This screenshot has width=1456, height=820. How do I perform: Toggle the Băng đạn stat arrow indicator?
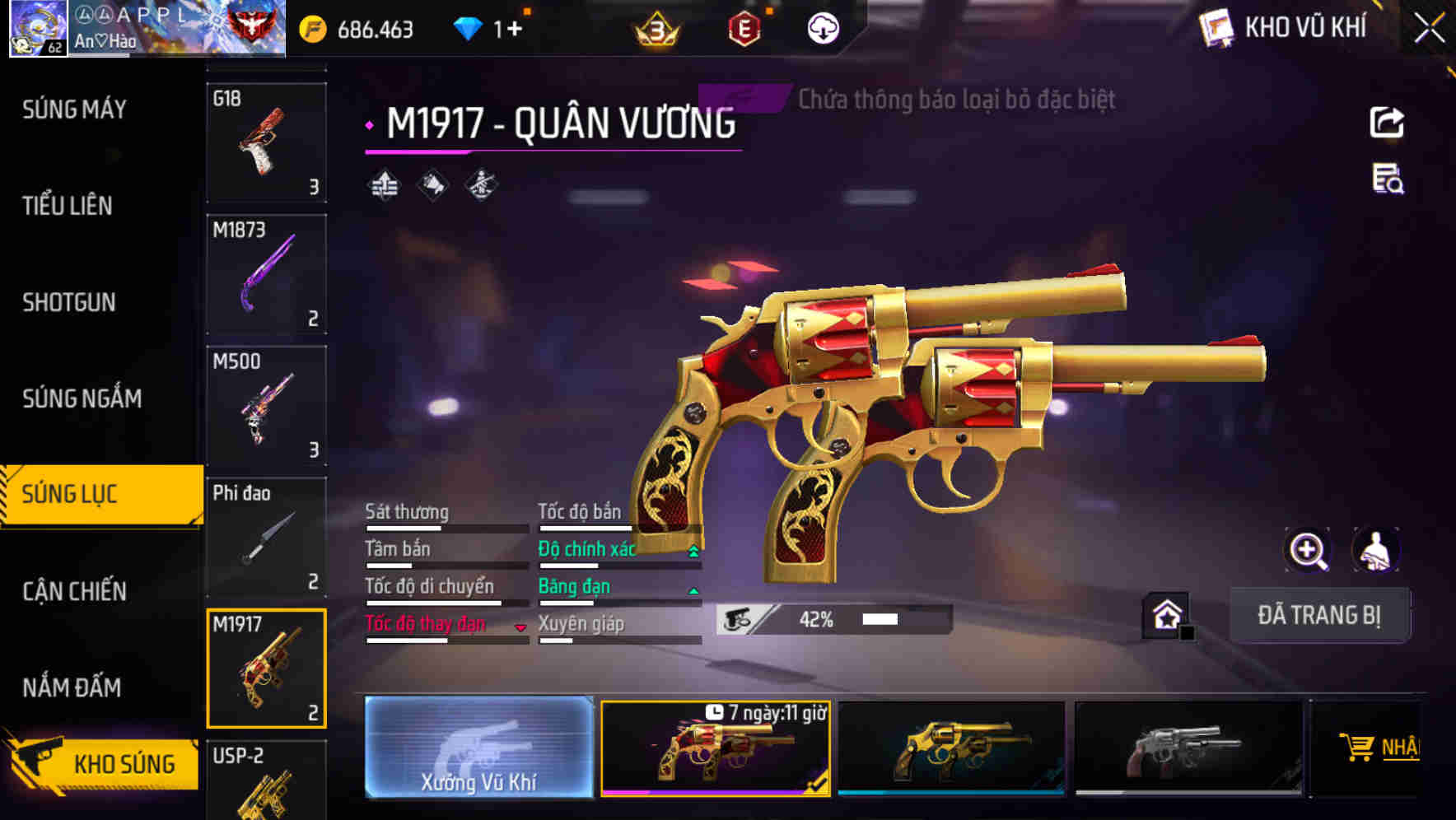tap(692, 589)
